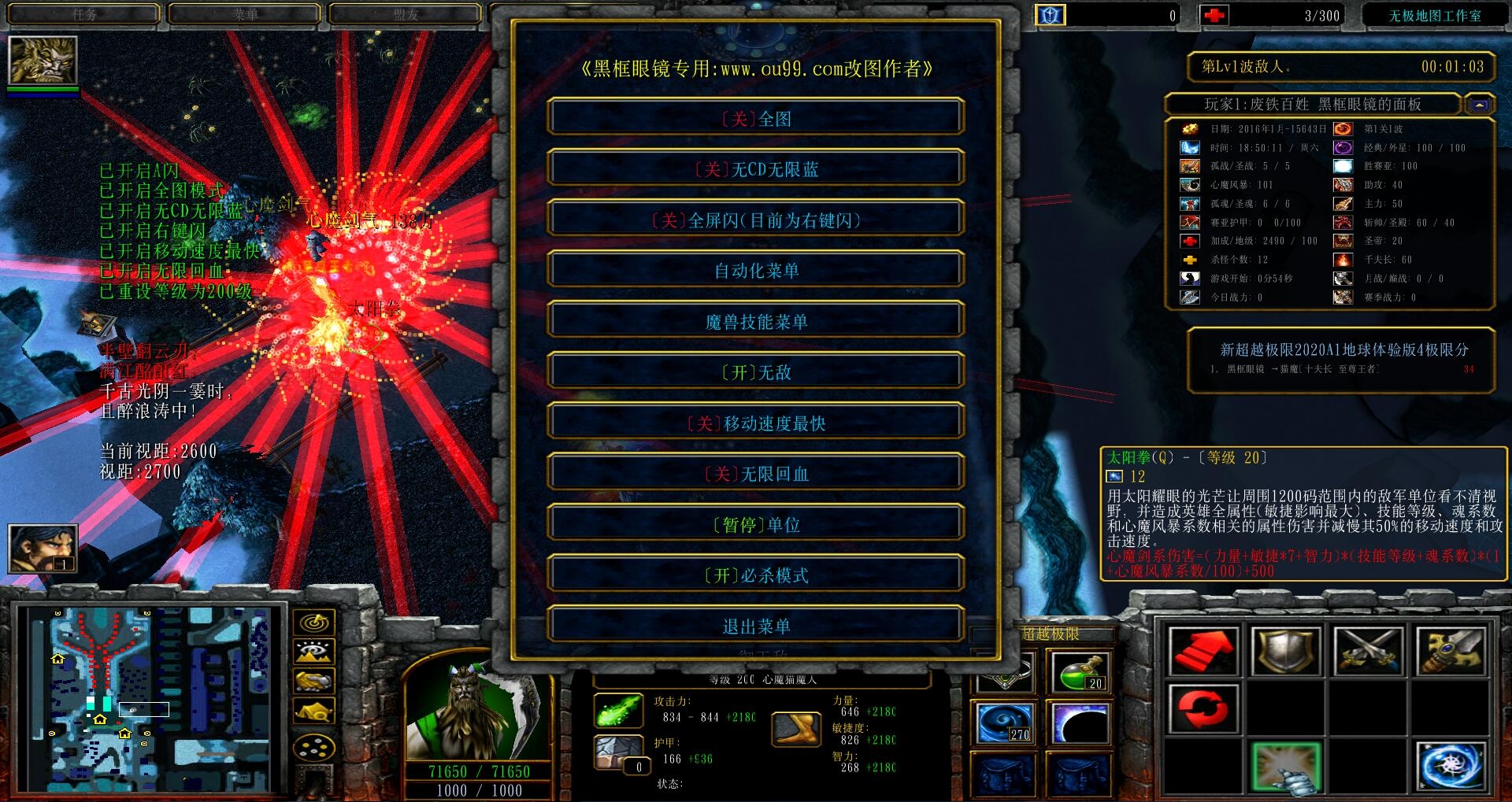Toggle the 无敌 invincibility option
1512x802 pixels.
(x=756, y=372)
